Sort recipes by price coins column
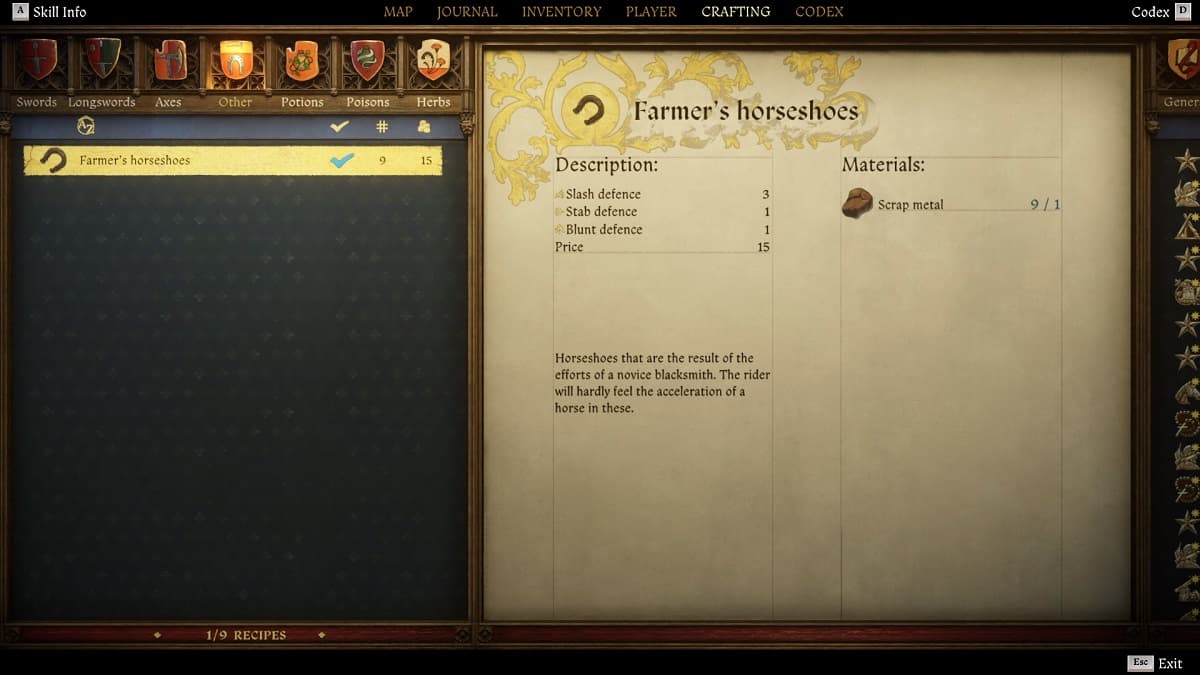 click(424, 127)
